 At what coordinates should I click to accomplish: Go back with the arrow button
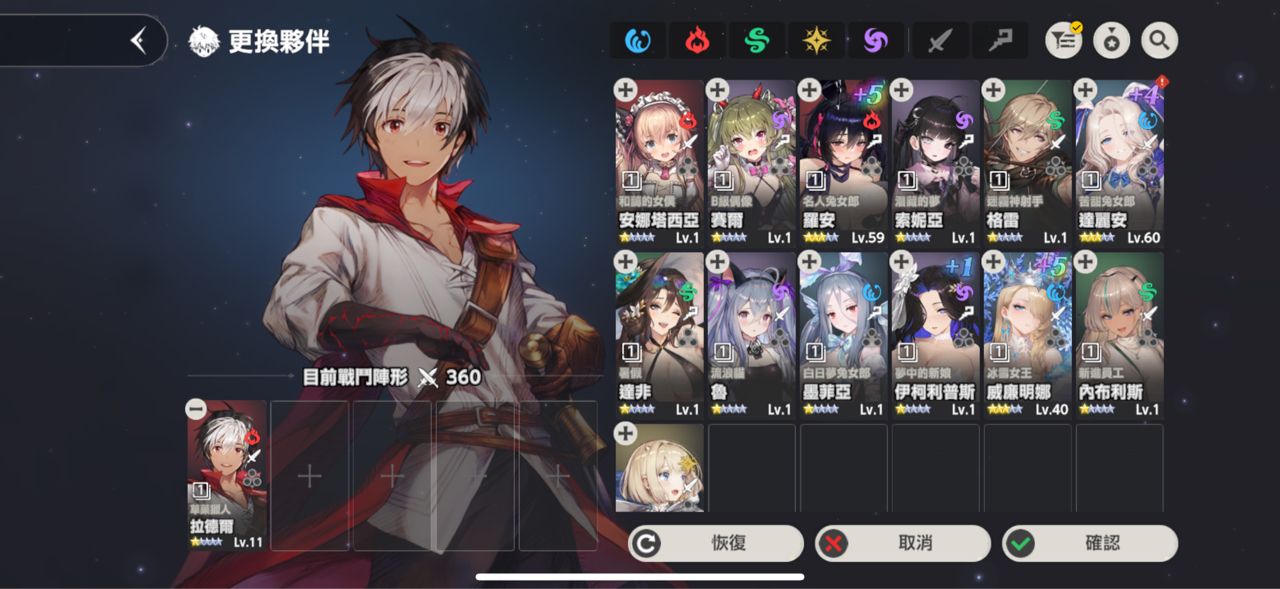pyautogui.click(x=138, y=41)
